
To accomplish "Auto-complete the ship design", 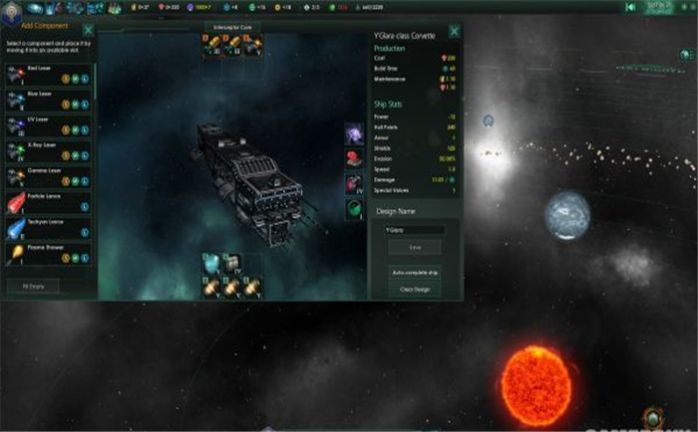I will 415,271.
